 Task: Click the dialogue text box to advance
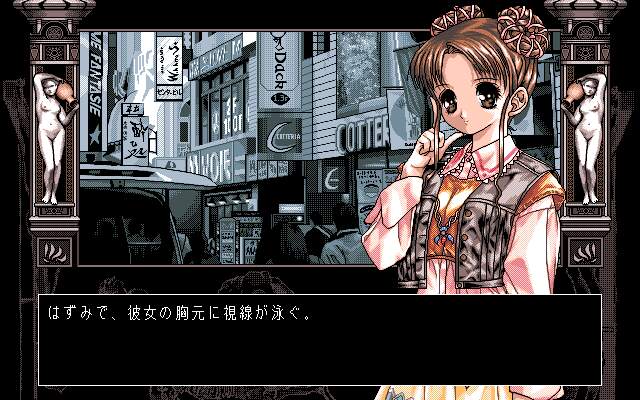tap(320, 340)
